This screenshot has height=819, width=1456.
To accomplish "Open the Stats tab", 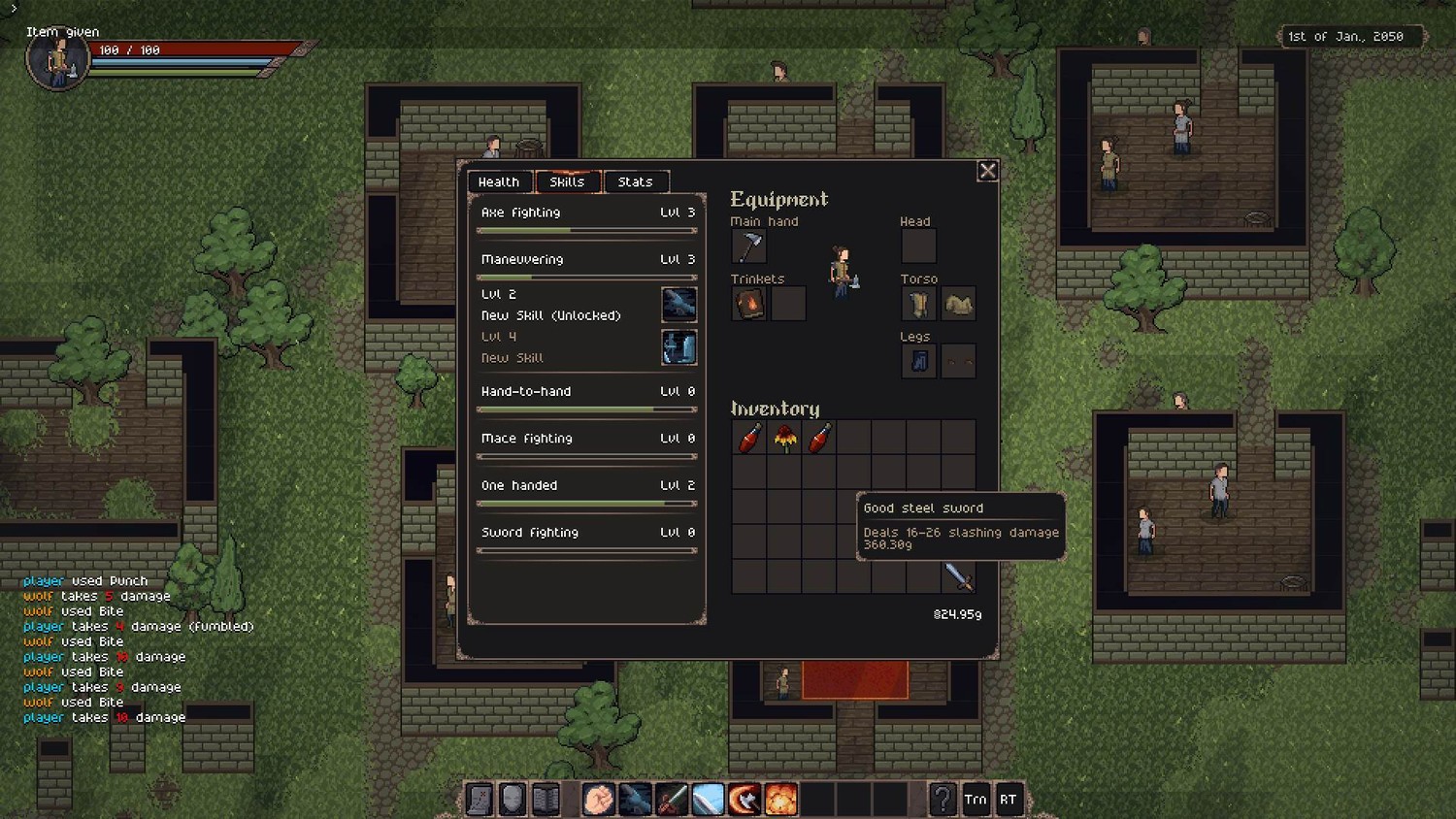I will (x=635, y=181).
